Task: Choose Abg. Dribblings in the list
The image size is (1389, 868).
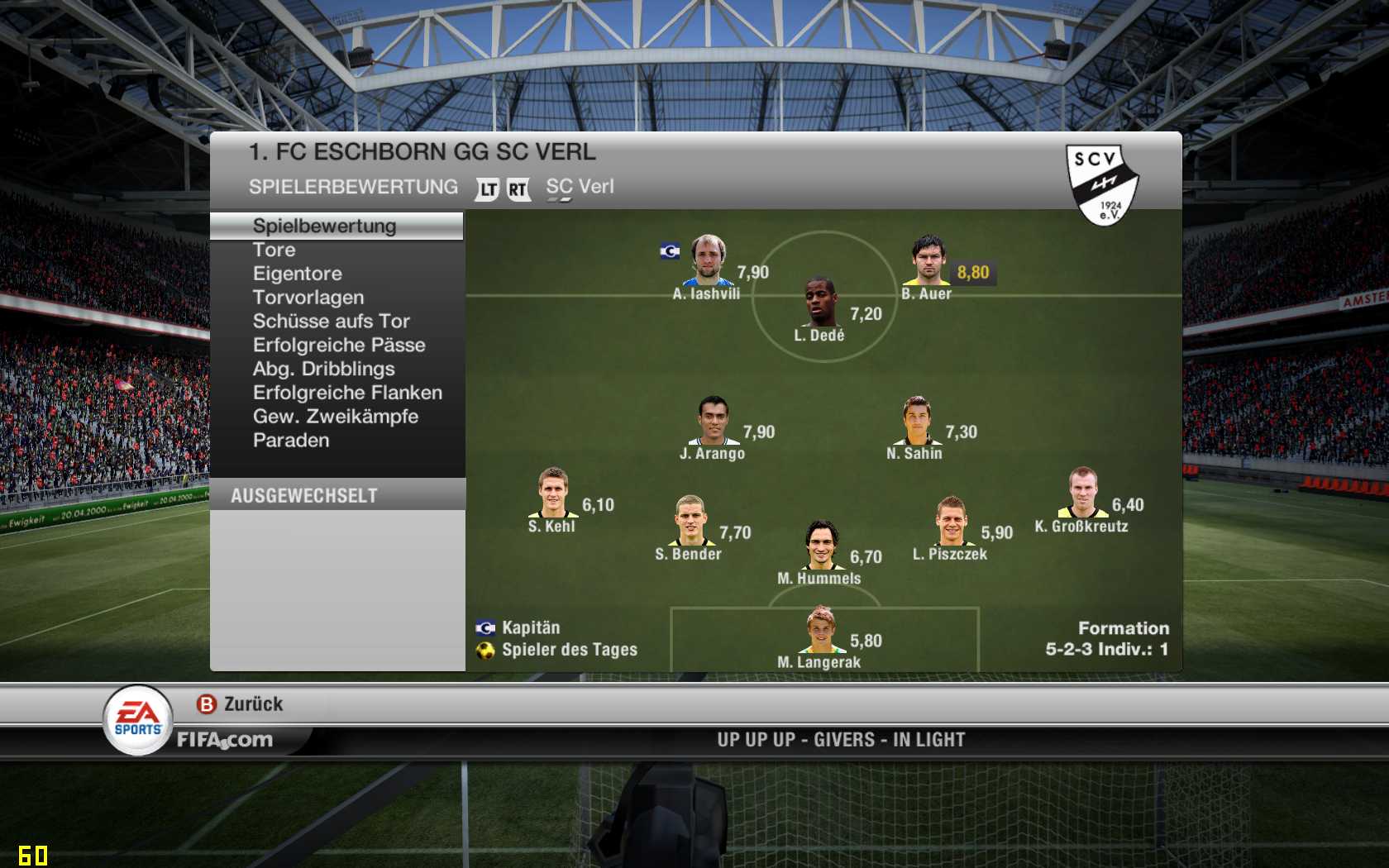Action: coord(323,369)
